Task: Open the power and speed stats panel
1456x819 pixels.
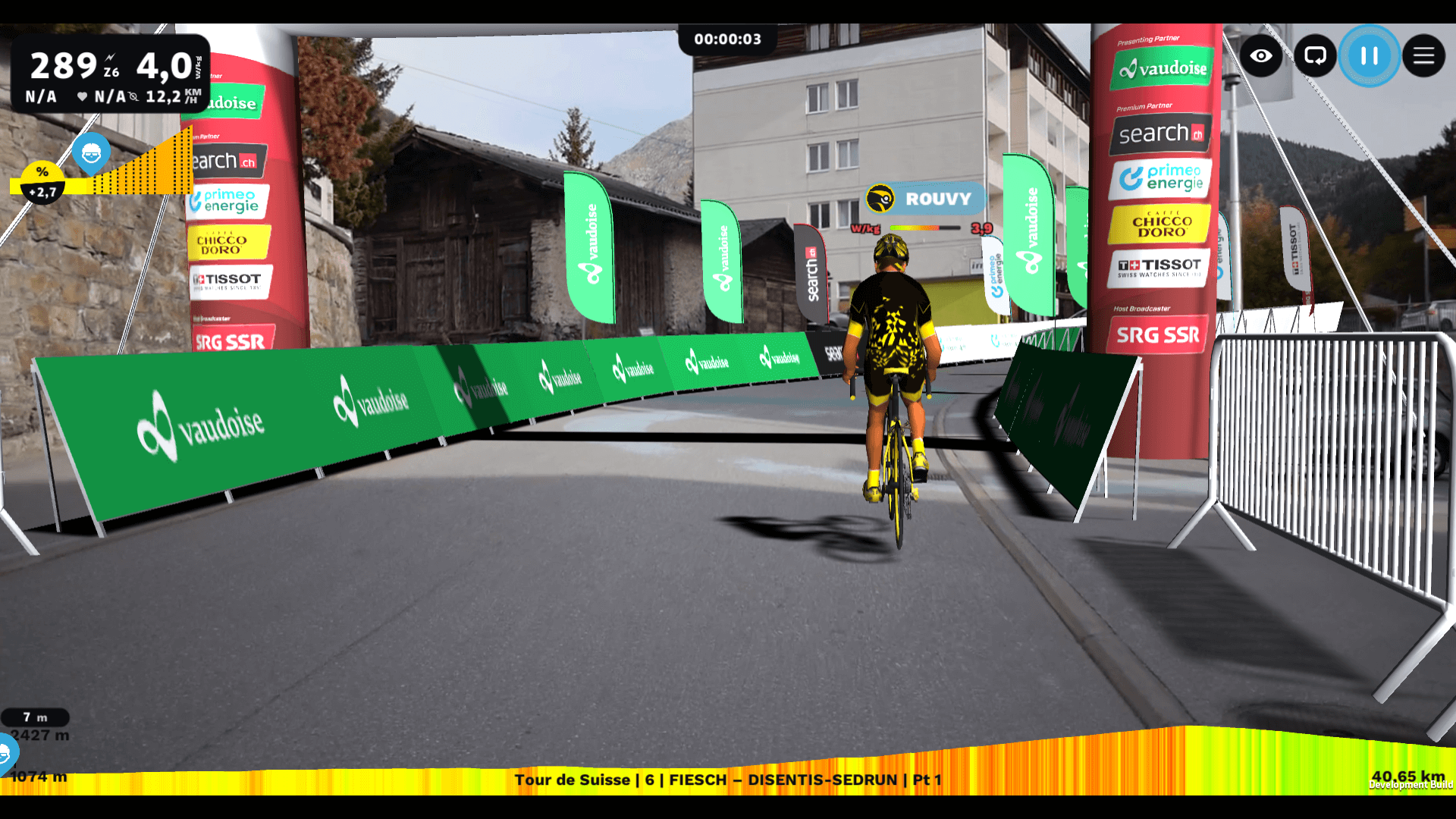Action: (111, 74)
